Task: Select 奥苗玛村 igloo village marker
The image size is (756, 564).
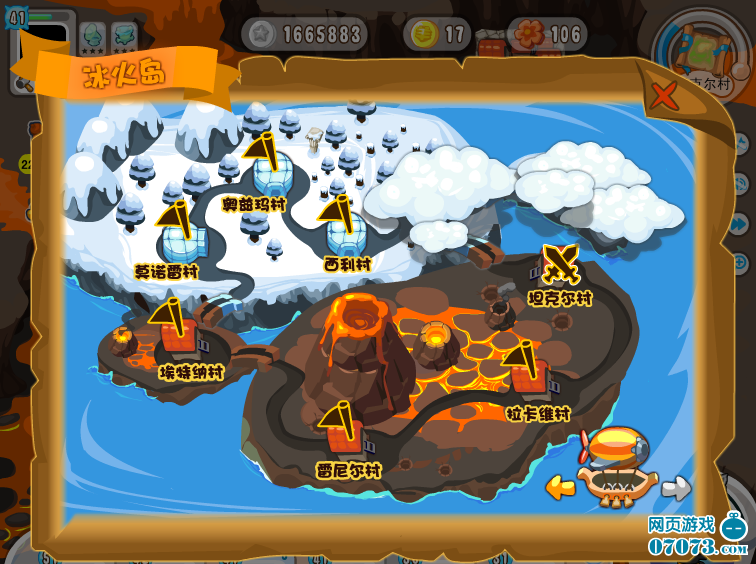Action: click(x=270, y=170)
